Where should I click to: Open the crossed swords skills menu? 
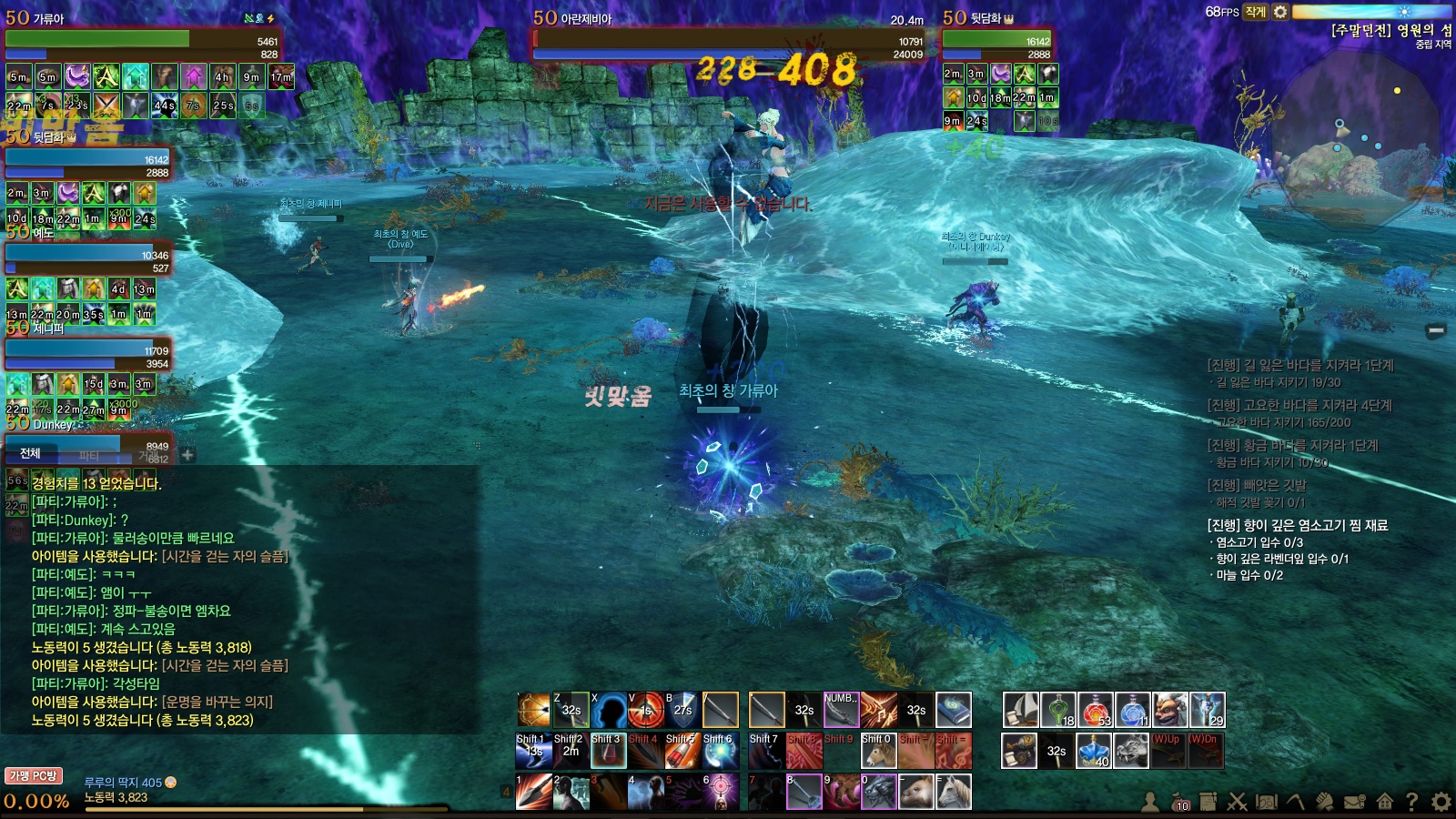click(1237, 802)
